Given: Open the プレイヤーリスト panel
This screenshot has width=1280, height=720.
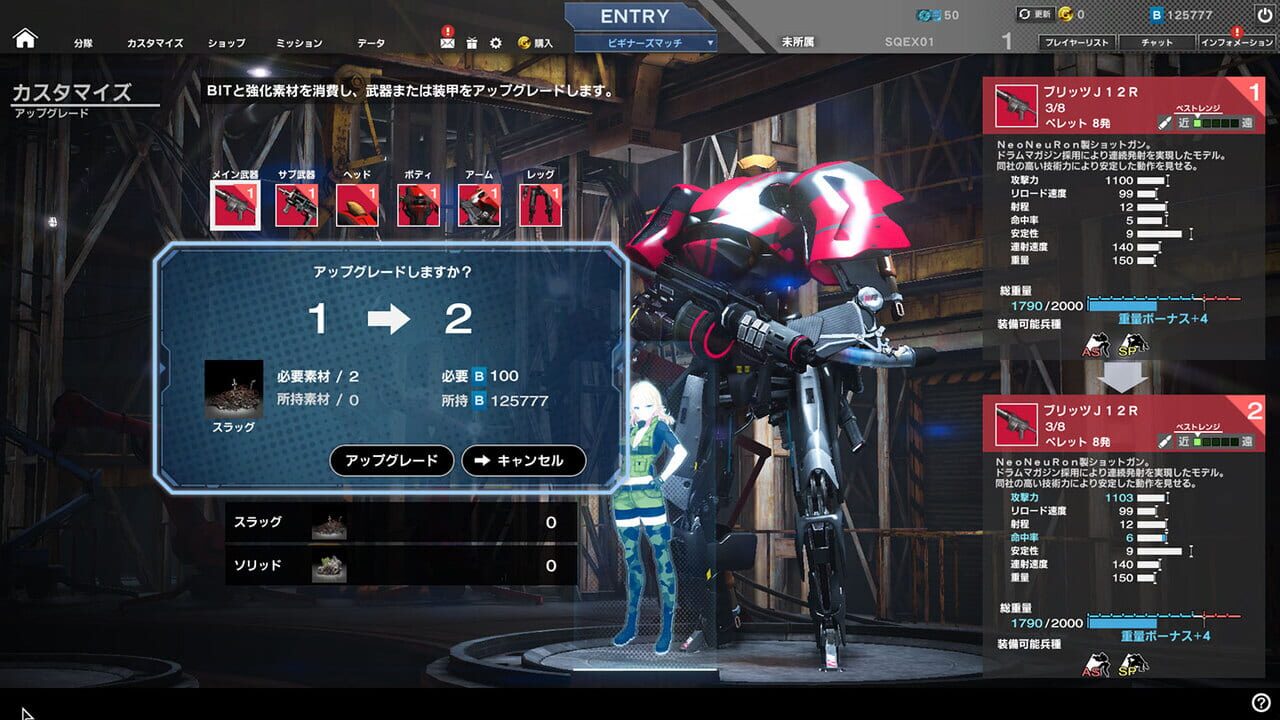Looking at the screenshot, I should click(1076, 43).
